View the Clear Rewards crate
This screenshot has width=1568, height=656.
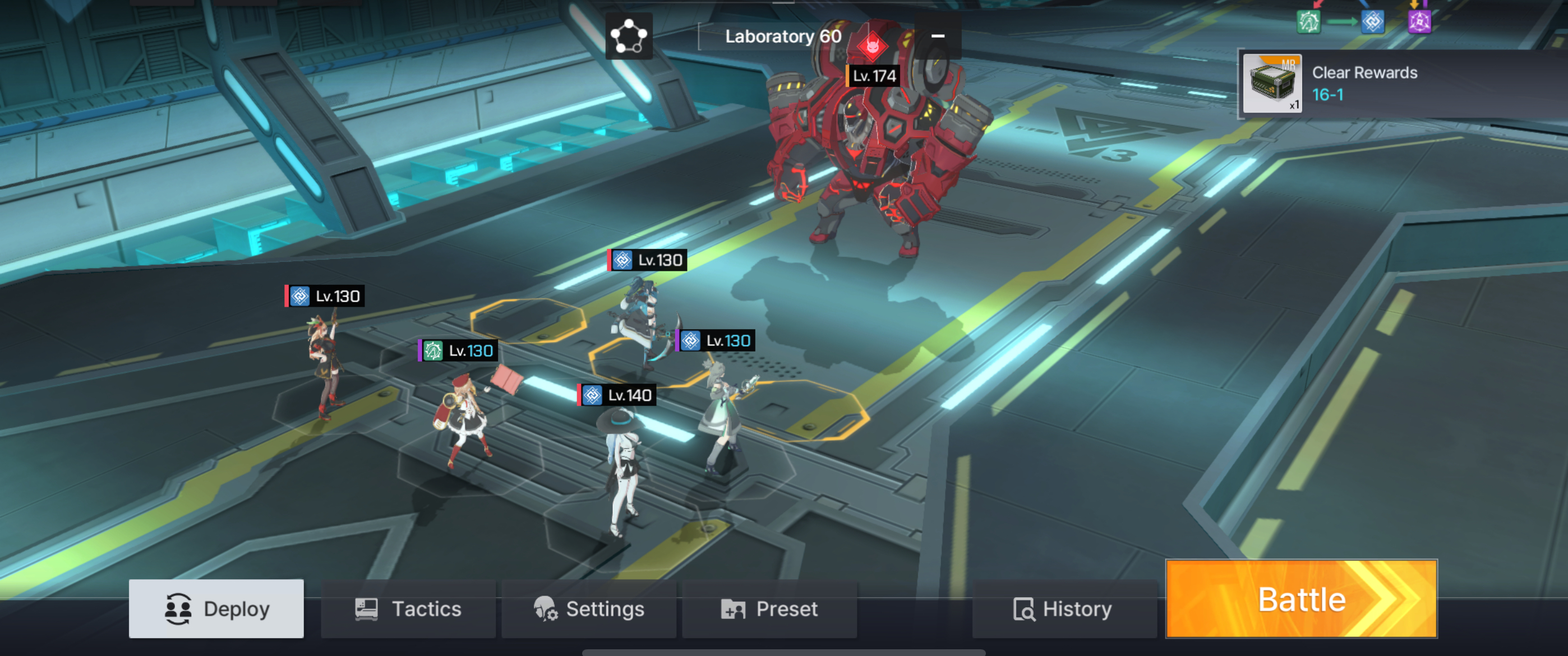coord(1271,84)
